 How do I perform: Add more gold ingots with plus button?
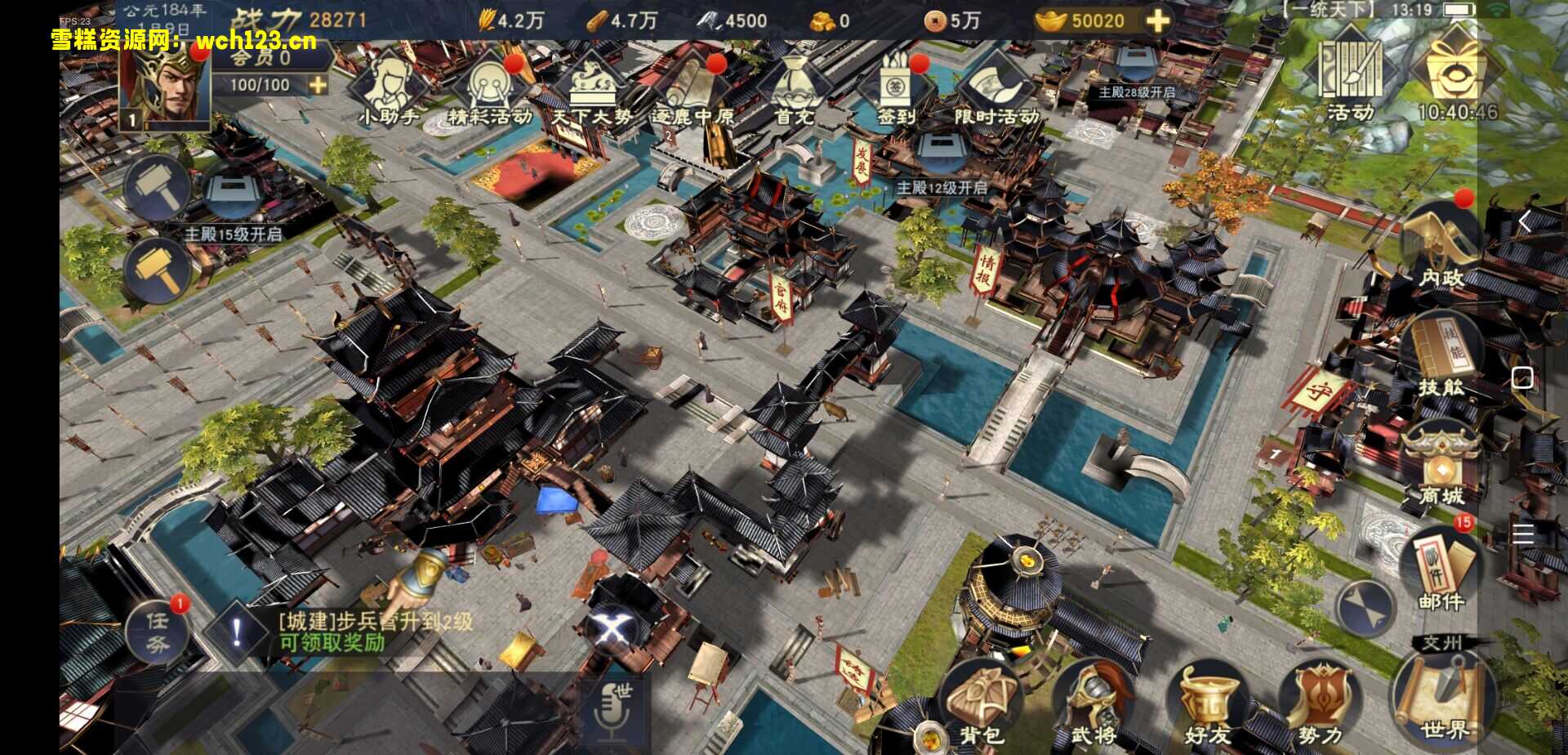click(x=1157, y=20)
